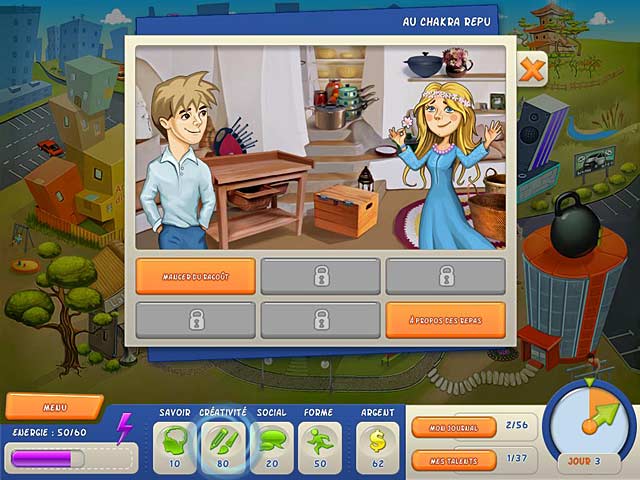Select the À Propos des Repas option
The image size is (640, 480).
(x=445, y=320)
